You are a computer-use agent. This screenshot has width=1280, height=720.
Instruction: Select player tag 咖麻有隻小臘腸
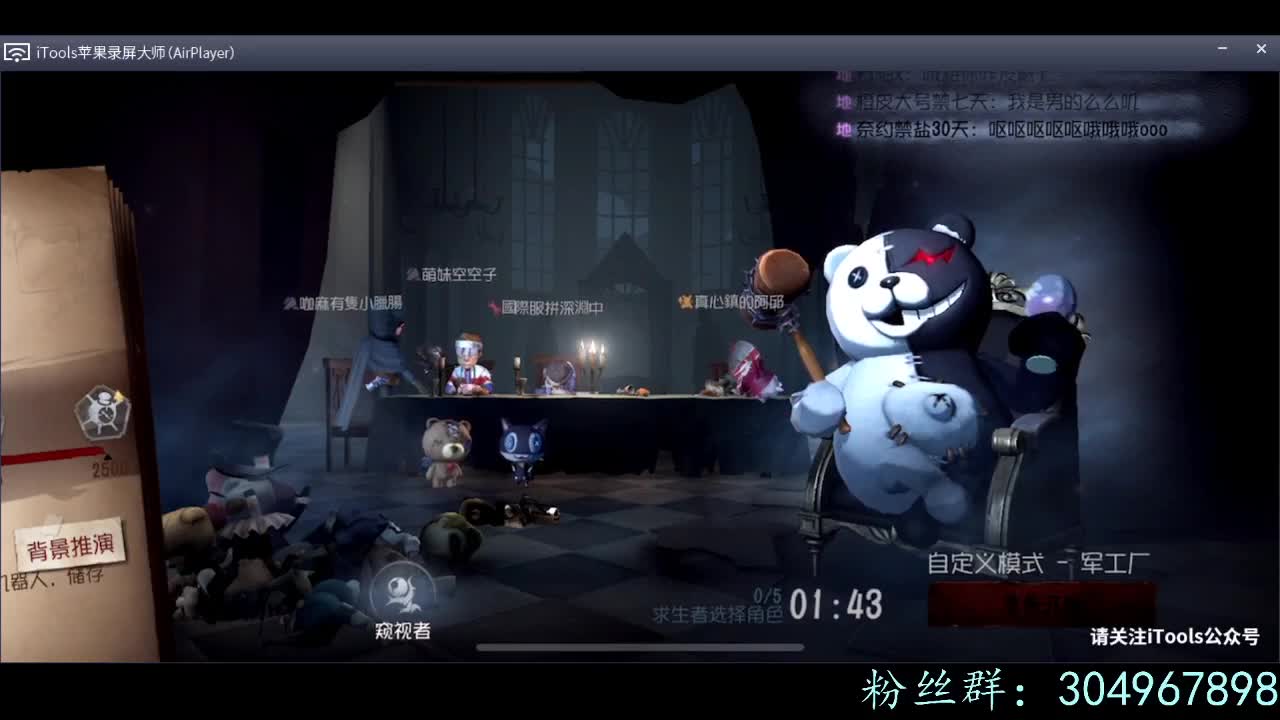tap(343, 303)
